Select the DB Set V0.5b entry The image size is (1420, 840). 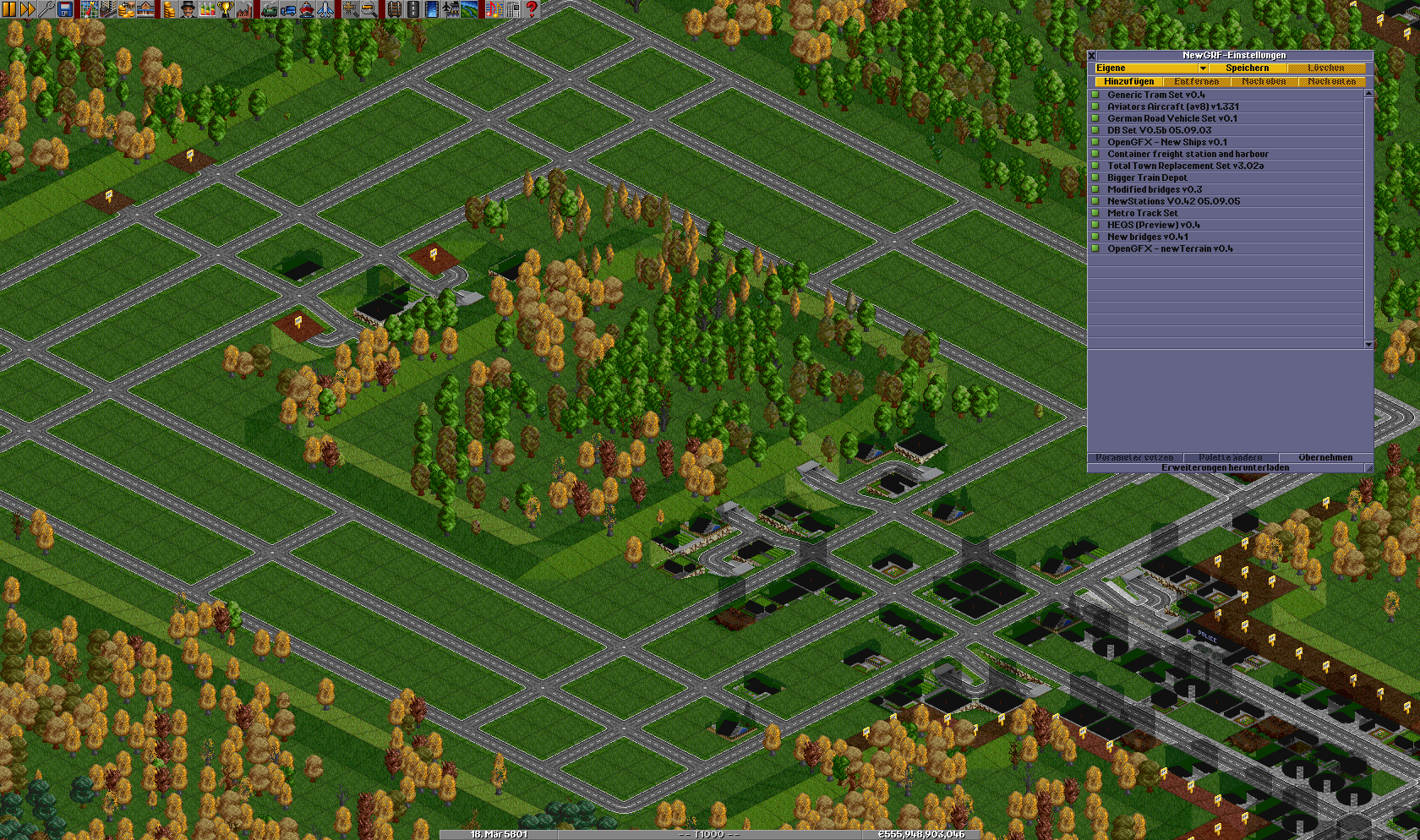(x=1159, y=130)
